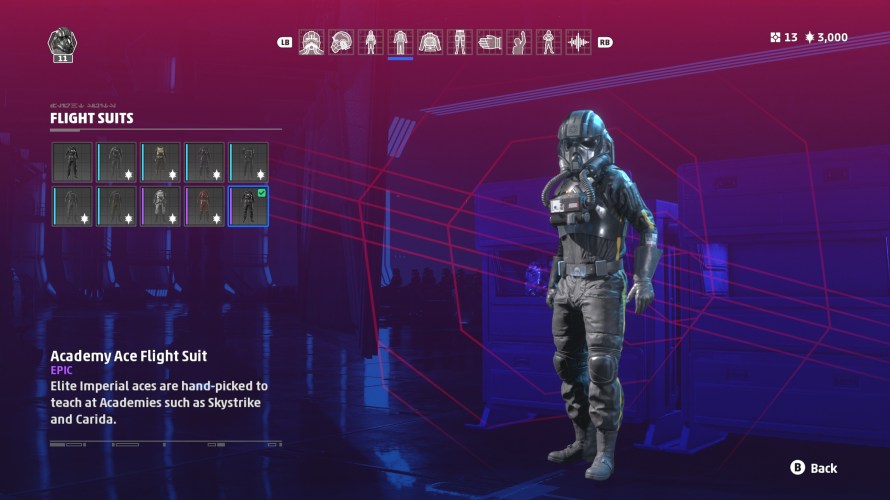The image size is (890, 500).
Task: Open the voice waveform tab
Action: (578, 42)
